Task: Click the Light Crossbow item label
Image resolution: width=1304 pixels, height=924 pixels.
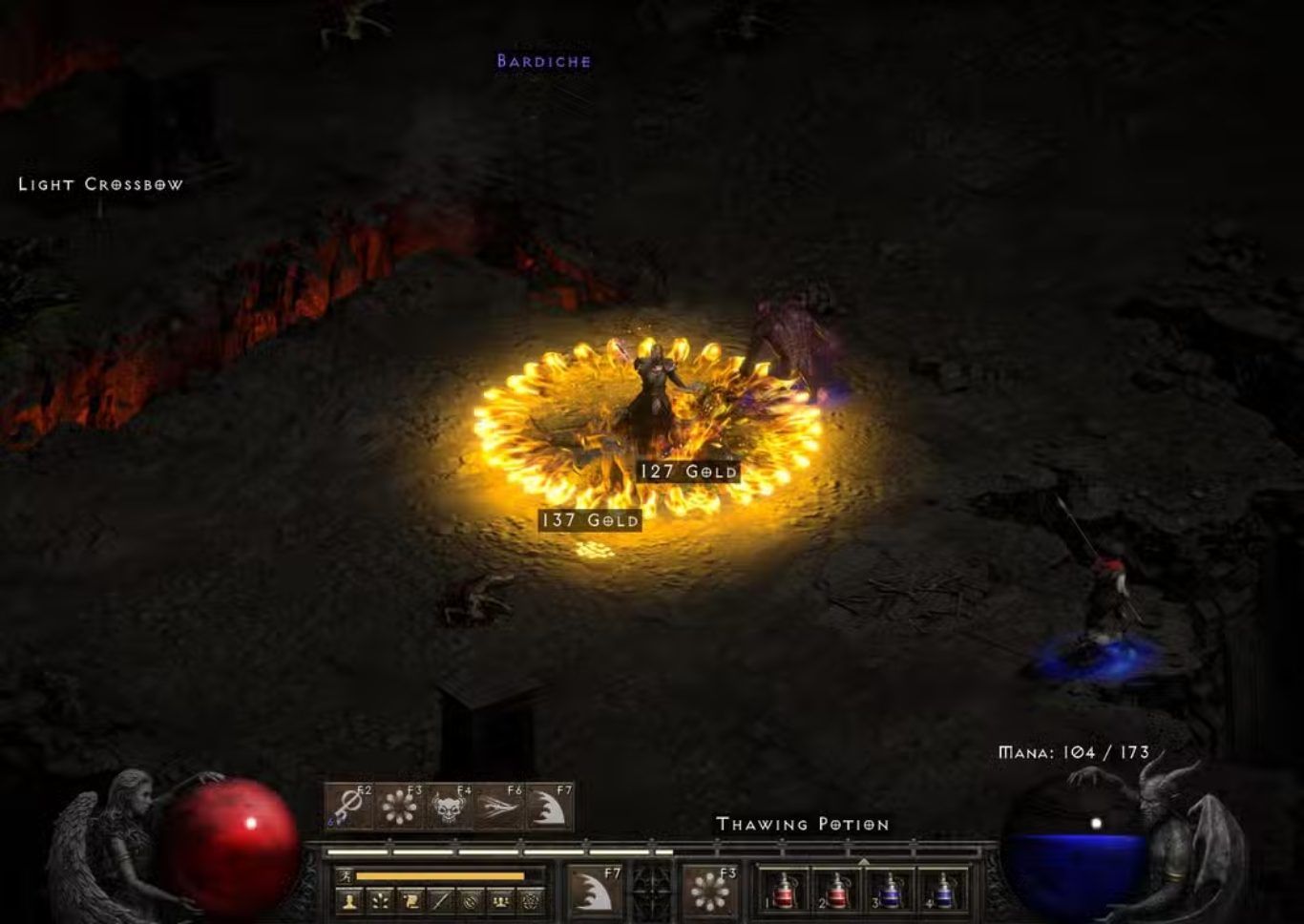Action: (x=100, y=184)
